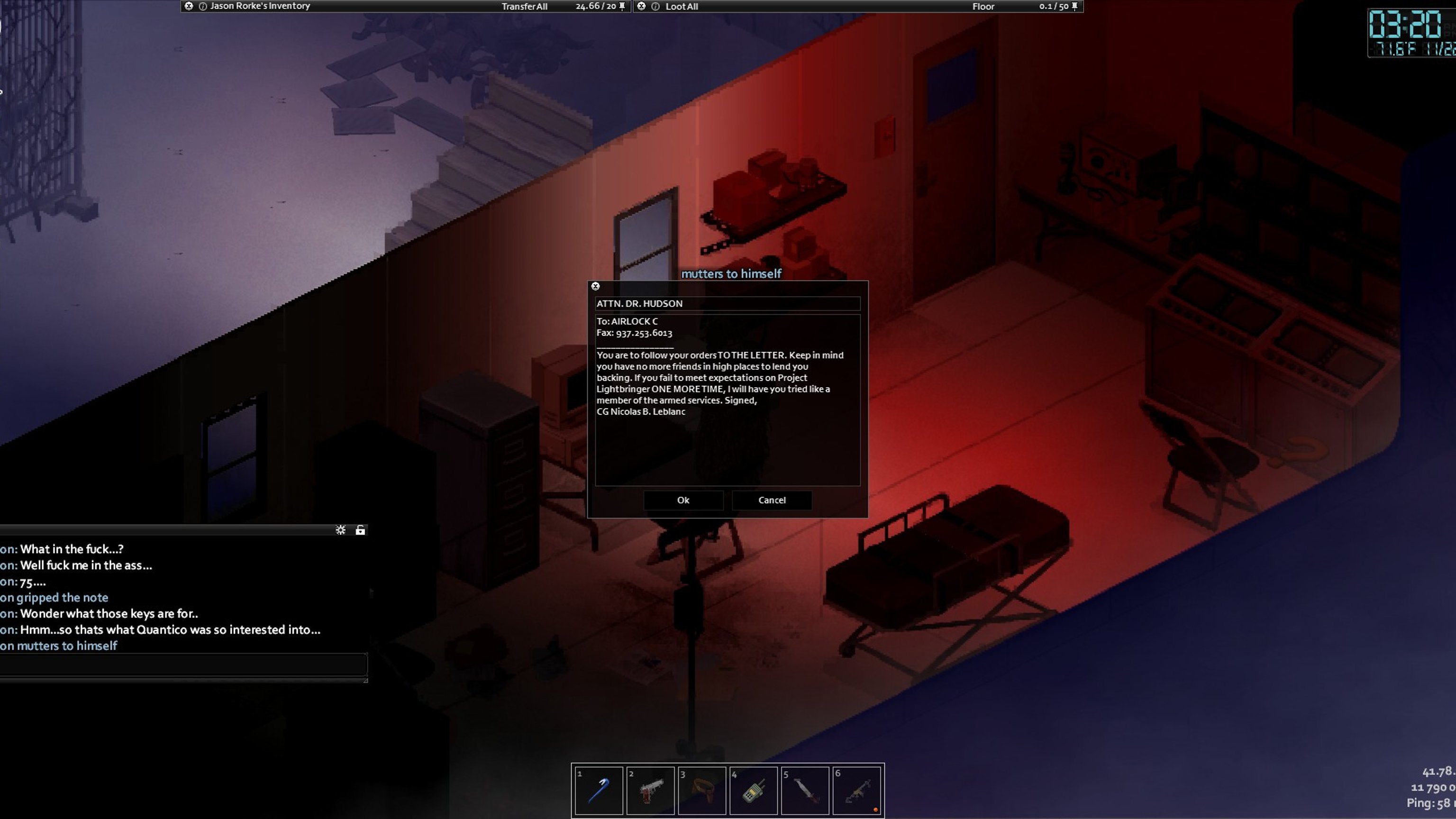Equip the pistol from the hotbar

(x=651, y=791)
